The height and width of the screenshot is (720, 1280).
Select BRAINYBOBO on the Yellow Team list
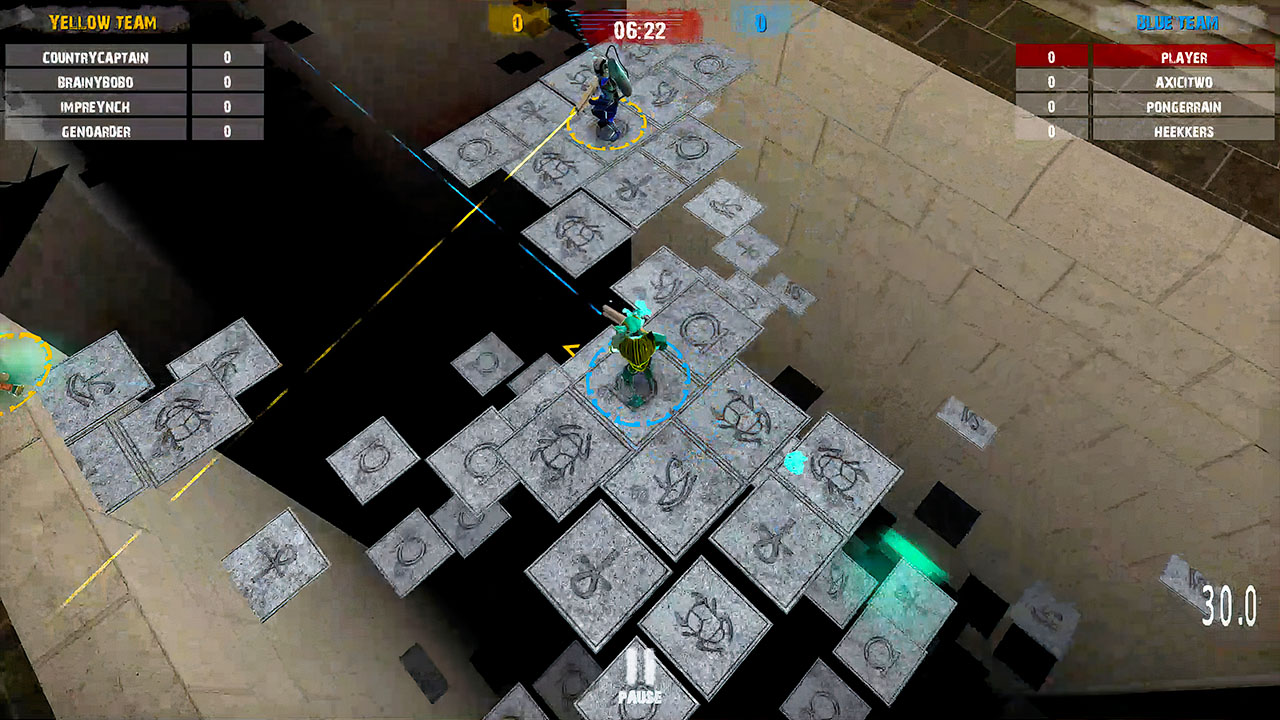point(96,82)
